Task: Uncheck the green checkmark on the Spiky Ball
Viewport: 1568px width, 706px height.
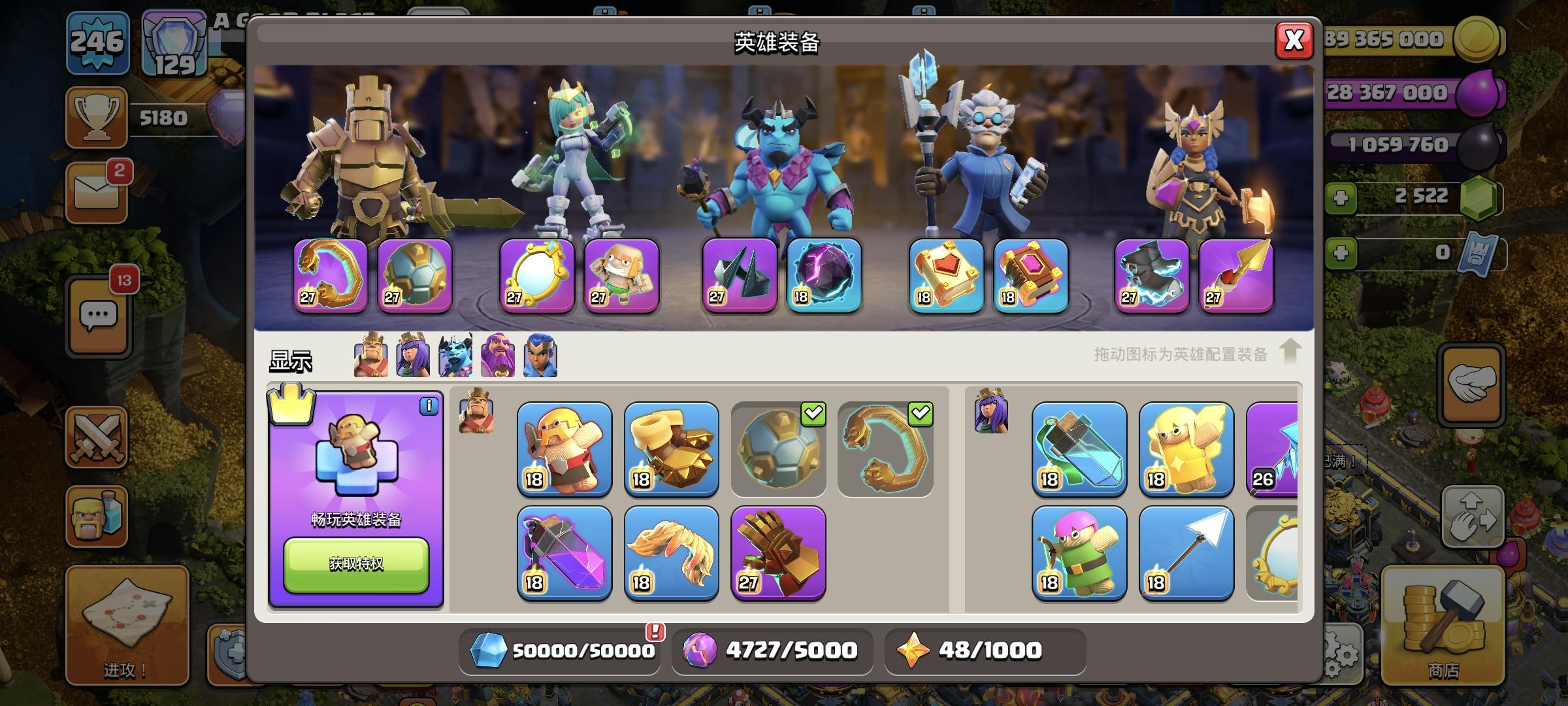Action: tap(812, 413)
